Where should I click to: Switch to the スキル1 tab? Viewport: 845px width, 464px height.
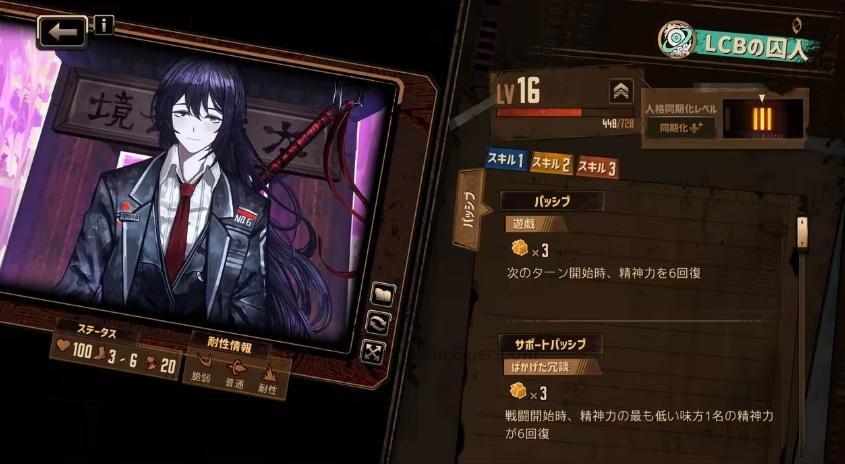506,160
